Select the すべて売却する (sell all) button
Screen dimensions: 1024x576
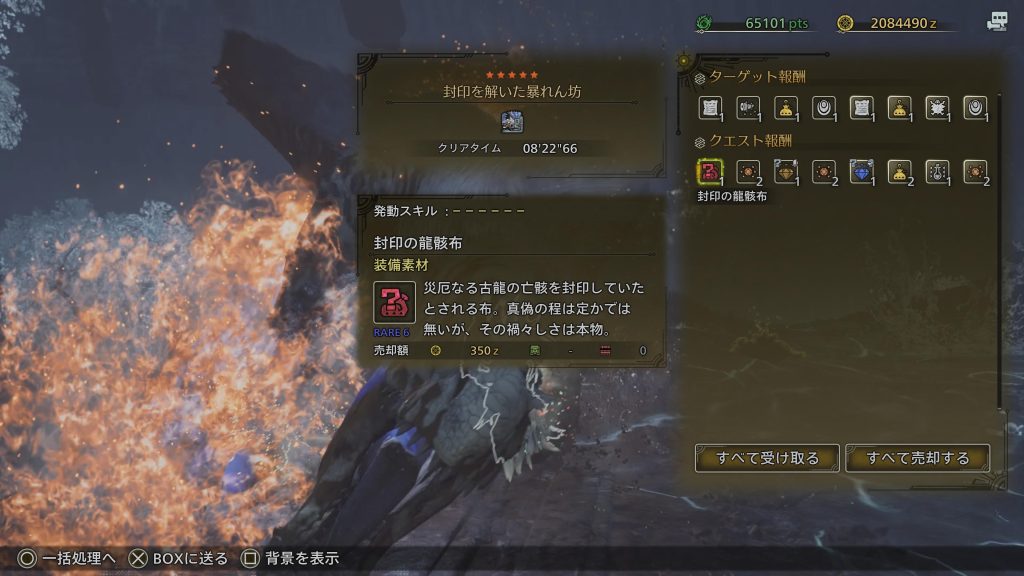tap(918, 458)
